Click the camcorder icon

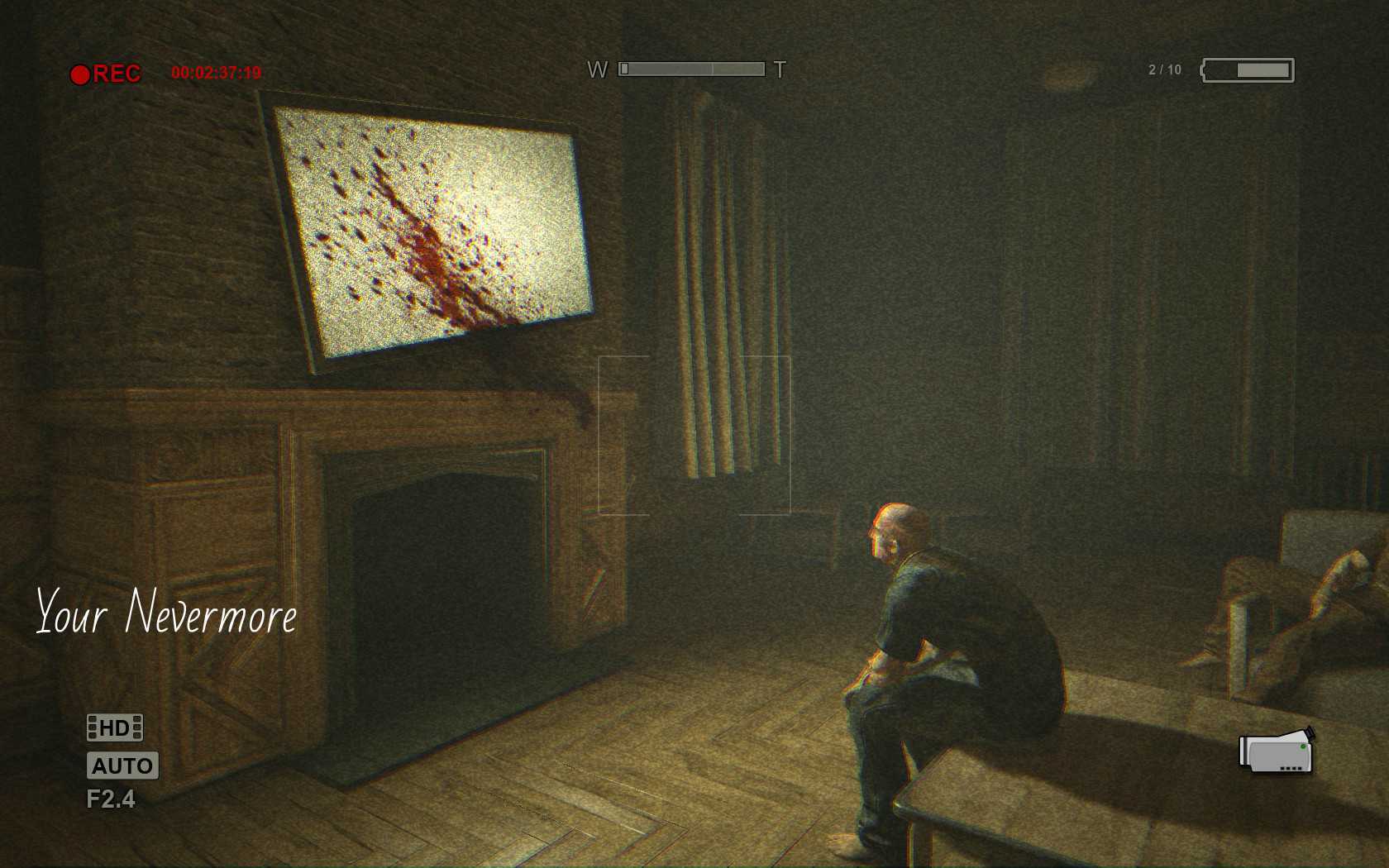(x=1276, y=751)
